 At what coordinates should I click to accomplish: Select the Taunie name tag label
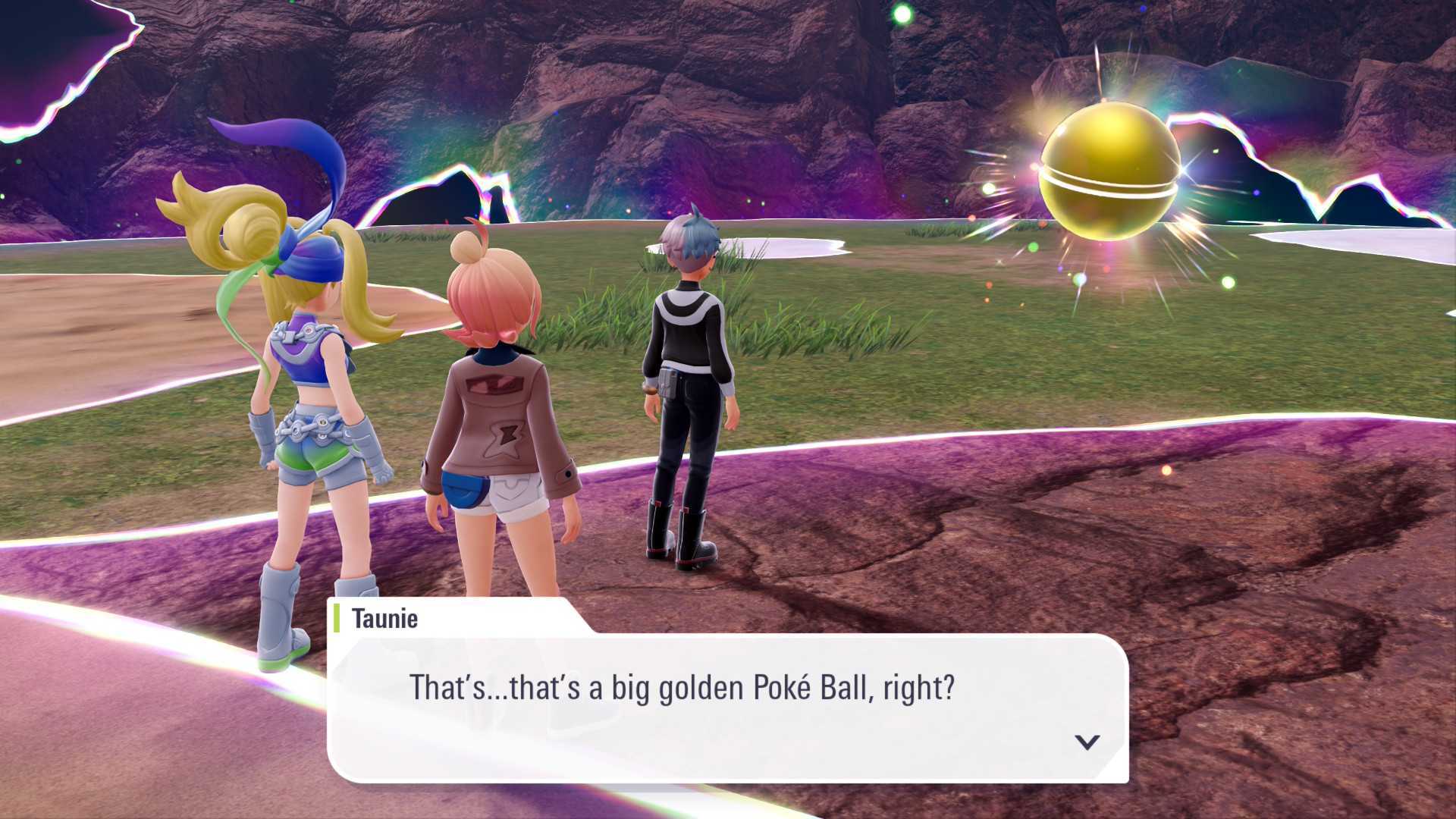click(383, 619)
